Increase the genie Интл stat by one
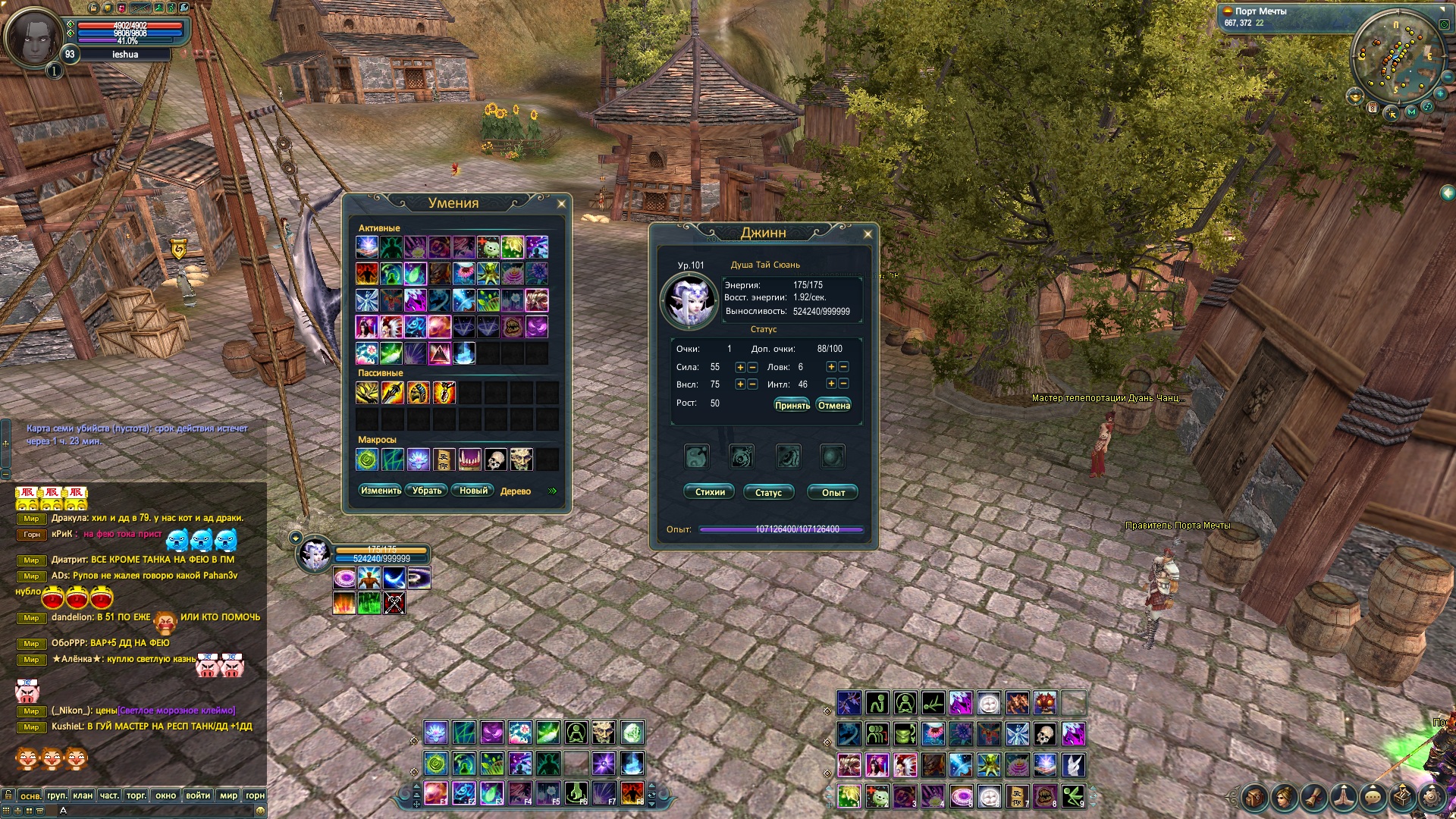 pyautogui.click(x=831, y=384)
